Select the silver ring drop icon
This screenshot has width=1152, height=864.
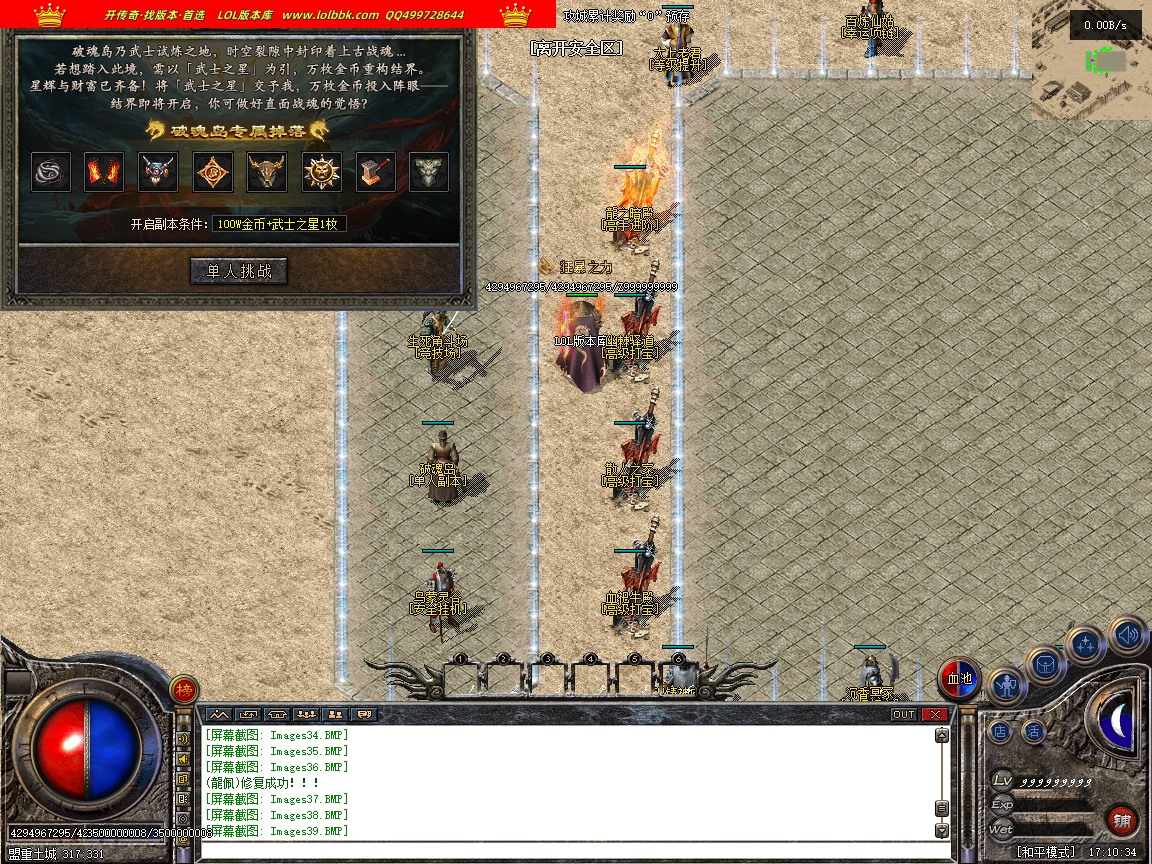51,172
